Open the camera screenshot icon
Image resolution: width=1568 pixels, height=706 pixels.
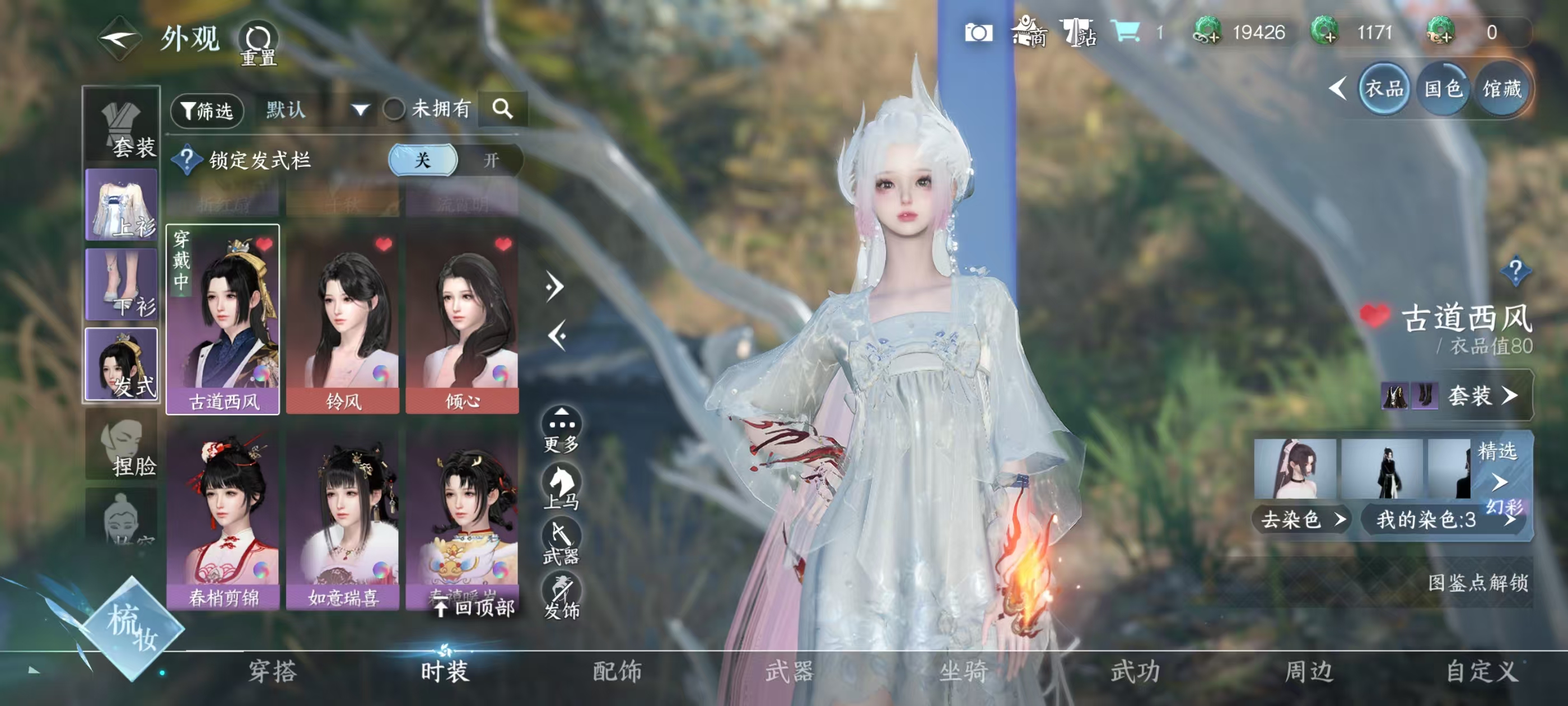click(x=978, y=32)
